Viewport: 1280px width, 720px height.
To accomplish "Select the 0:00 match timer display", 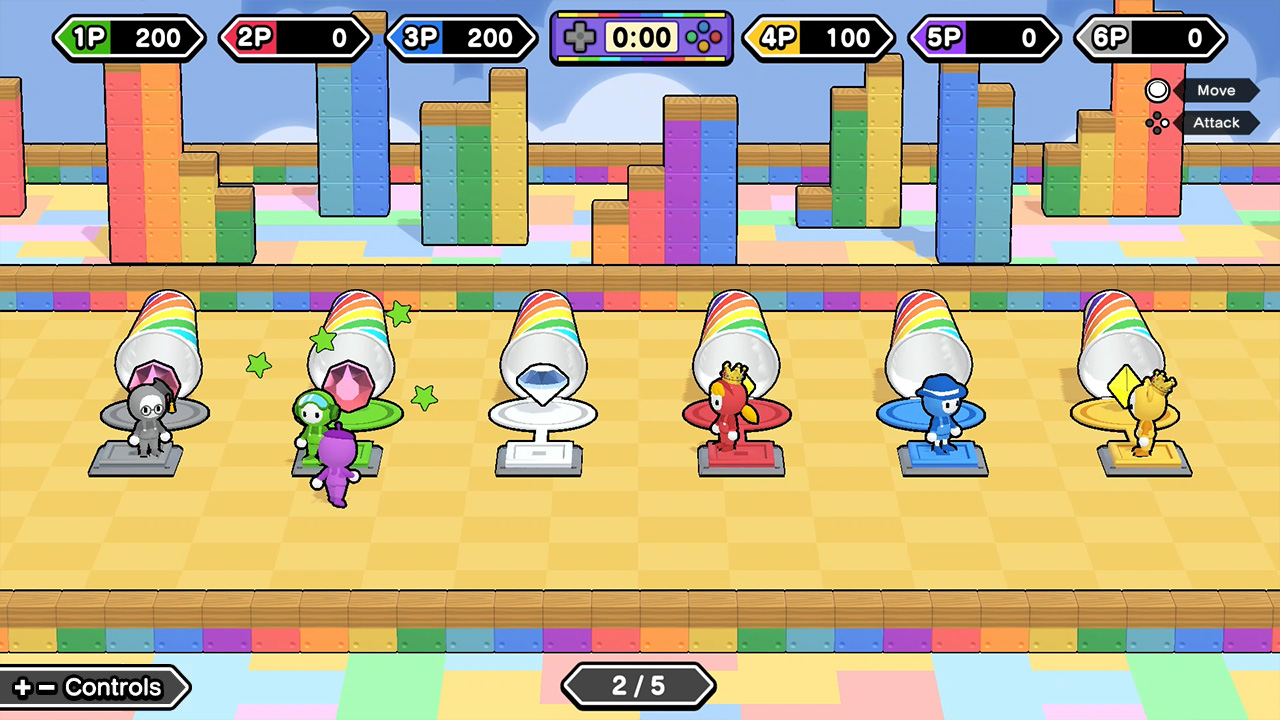I will pos(641,37).
